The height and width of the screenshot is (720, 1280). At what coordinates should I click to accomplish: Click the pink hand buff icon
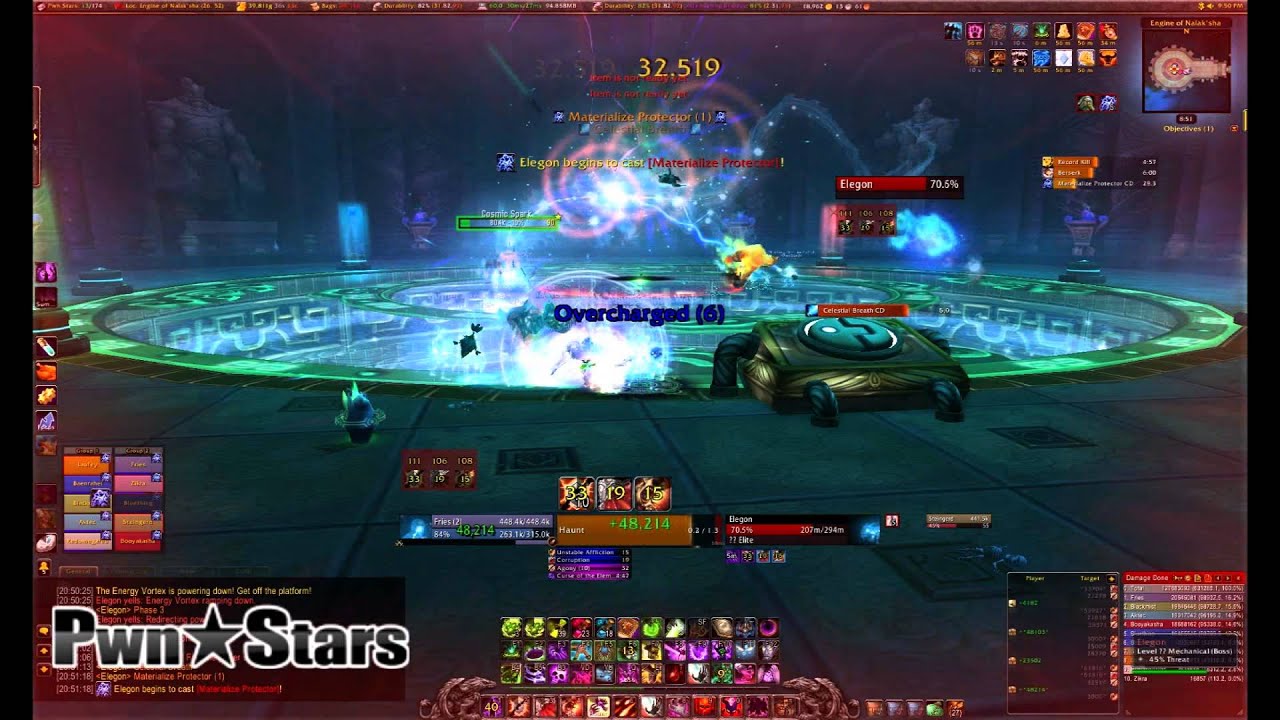[973, 32]
